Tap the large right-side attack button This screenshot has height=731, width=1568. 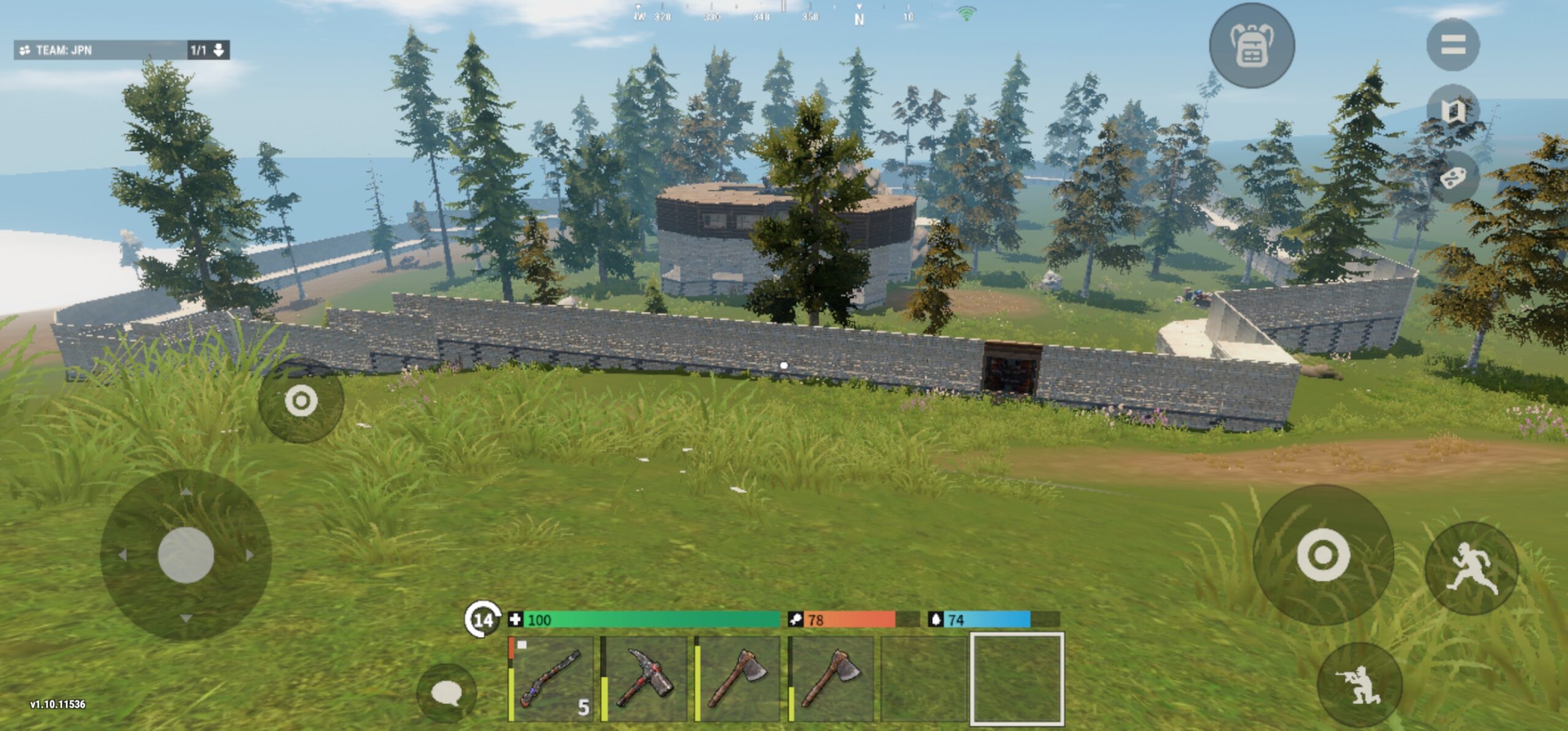pyautogui.click(x=1323, y=555)
